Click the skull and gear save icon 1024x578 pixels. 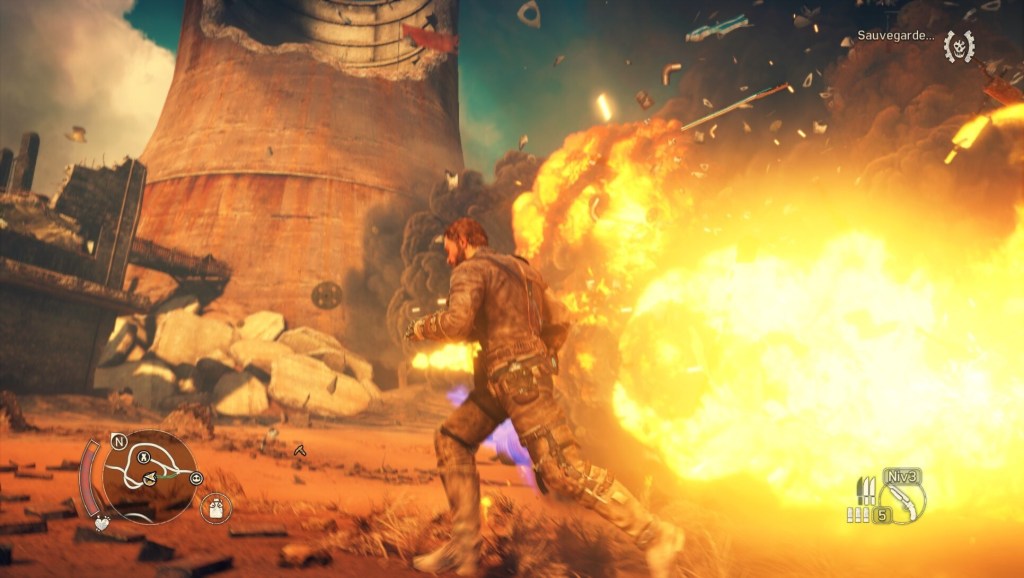click(959, 46)
